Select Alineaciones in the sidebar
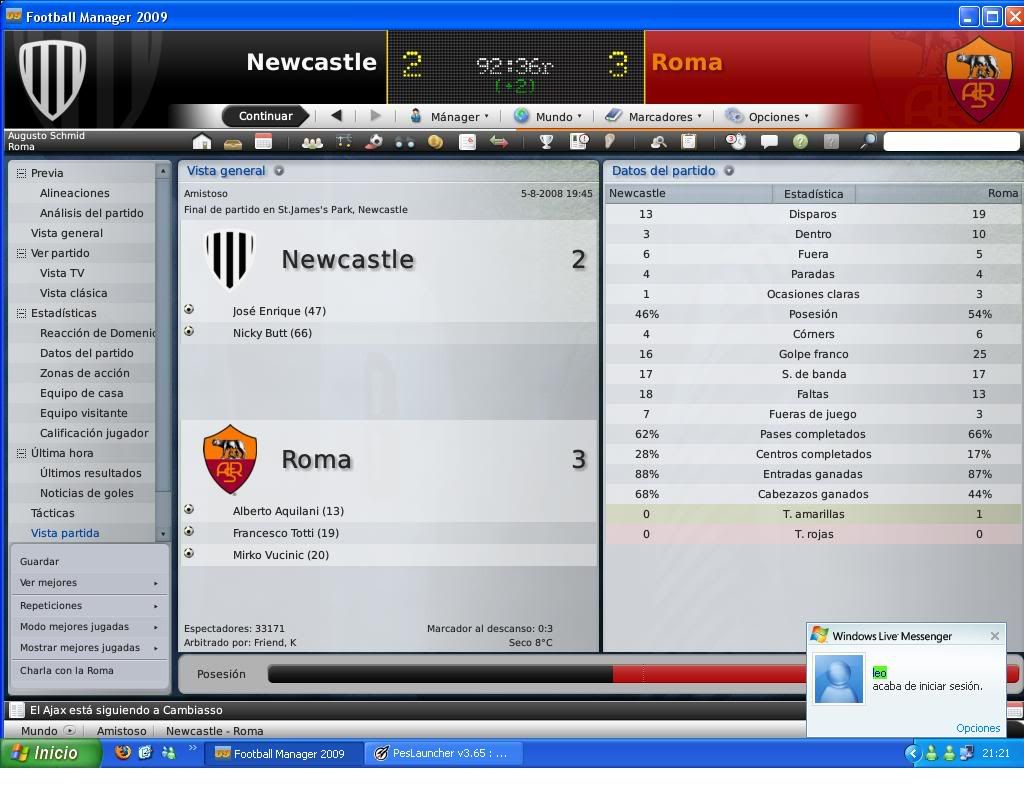Screen dimensions: 1024x791 point(75,193)
